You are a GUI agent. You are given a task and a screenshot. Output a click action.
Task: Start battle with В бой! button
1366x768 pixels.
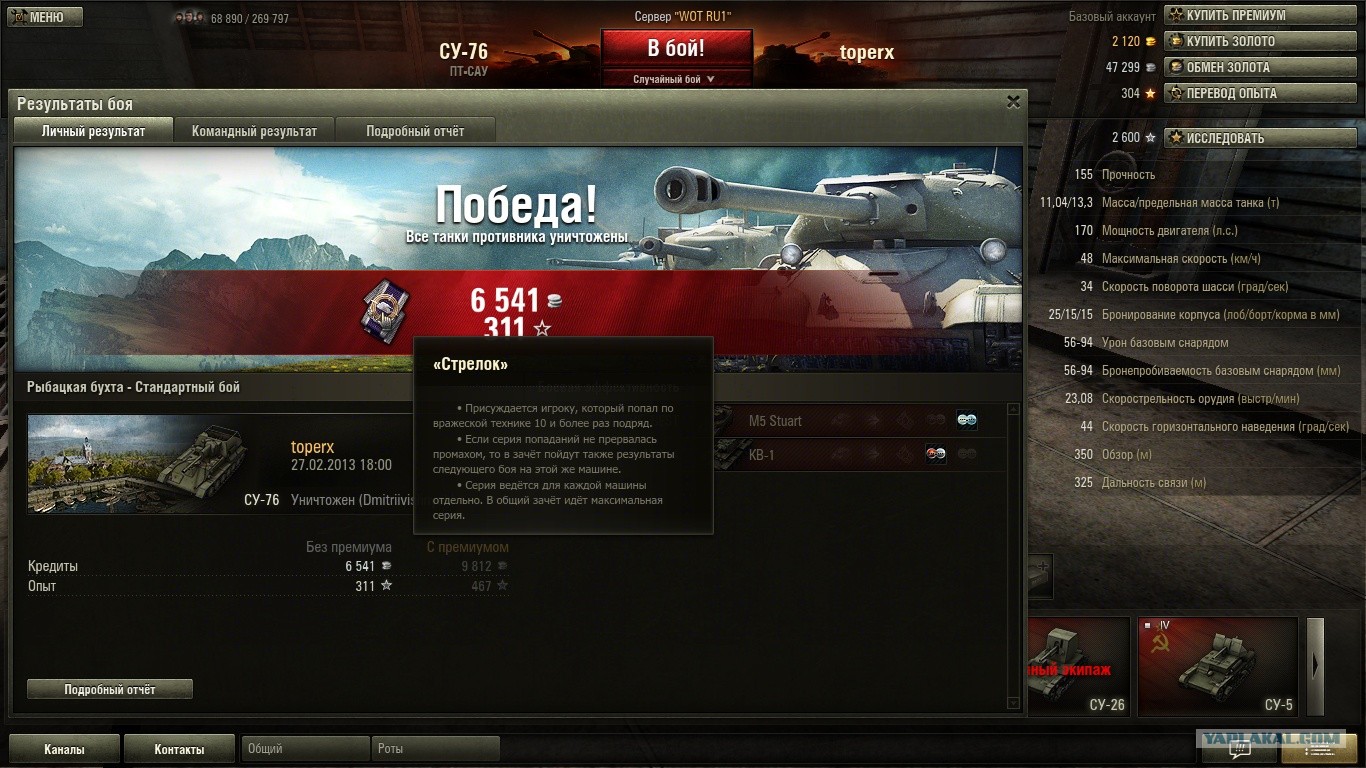click(x=676, y=49)
